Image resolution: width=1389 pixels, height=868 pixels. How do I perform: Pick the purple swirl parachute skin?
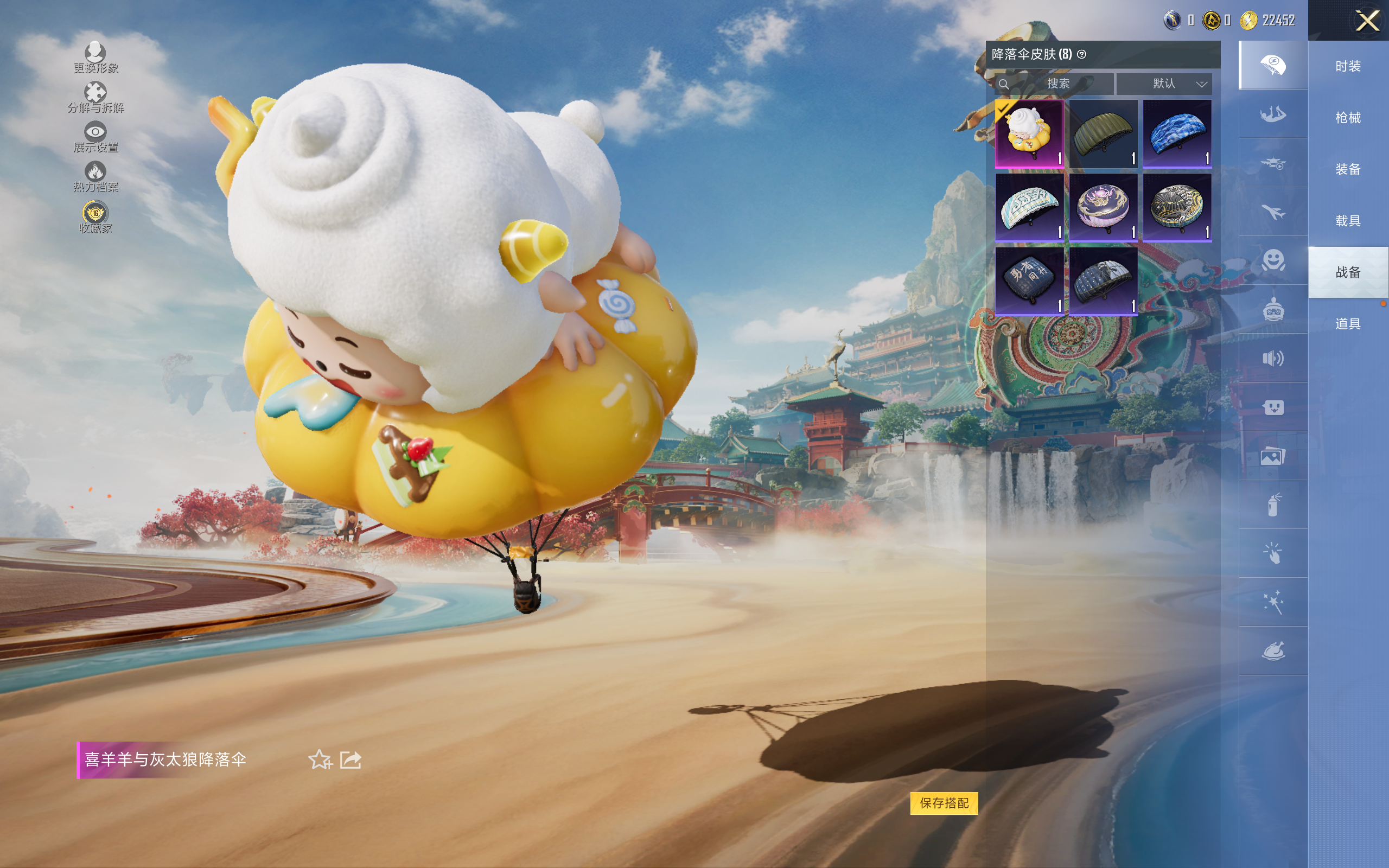click(1103, 207)
